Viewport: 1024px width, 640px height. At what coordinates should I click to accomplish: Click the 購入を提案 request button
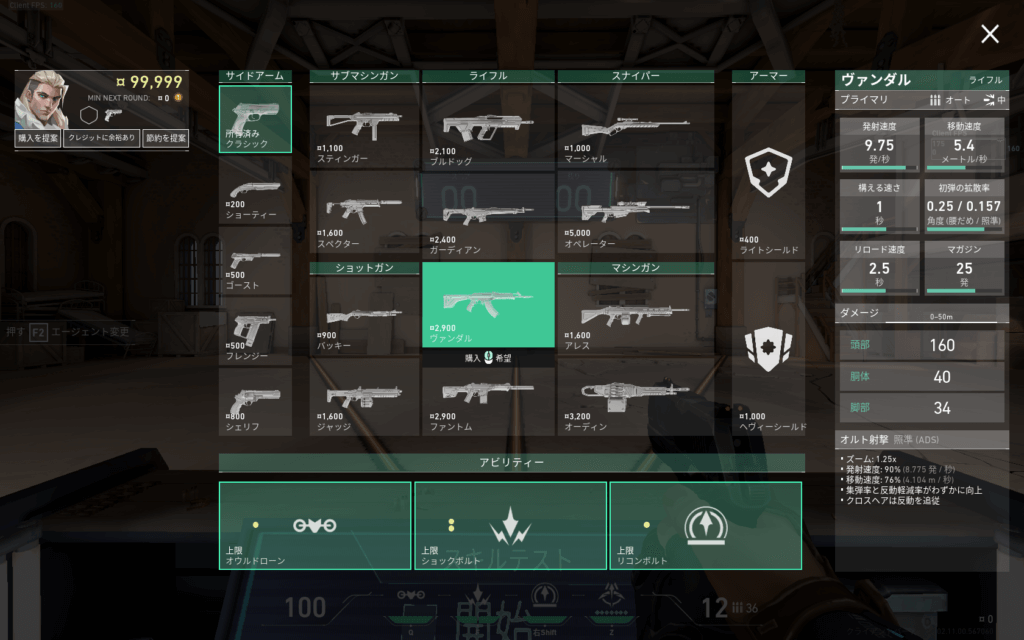pos(38,139)
